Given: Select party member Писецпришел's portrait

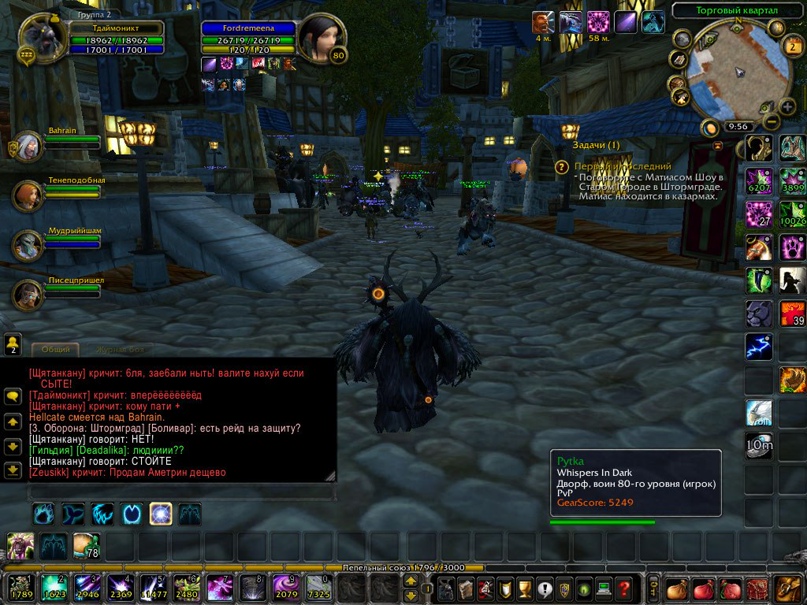Looking at the screenshot, I should point(29,295).
